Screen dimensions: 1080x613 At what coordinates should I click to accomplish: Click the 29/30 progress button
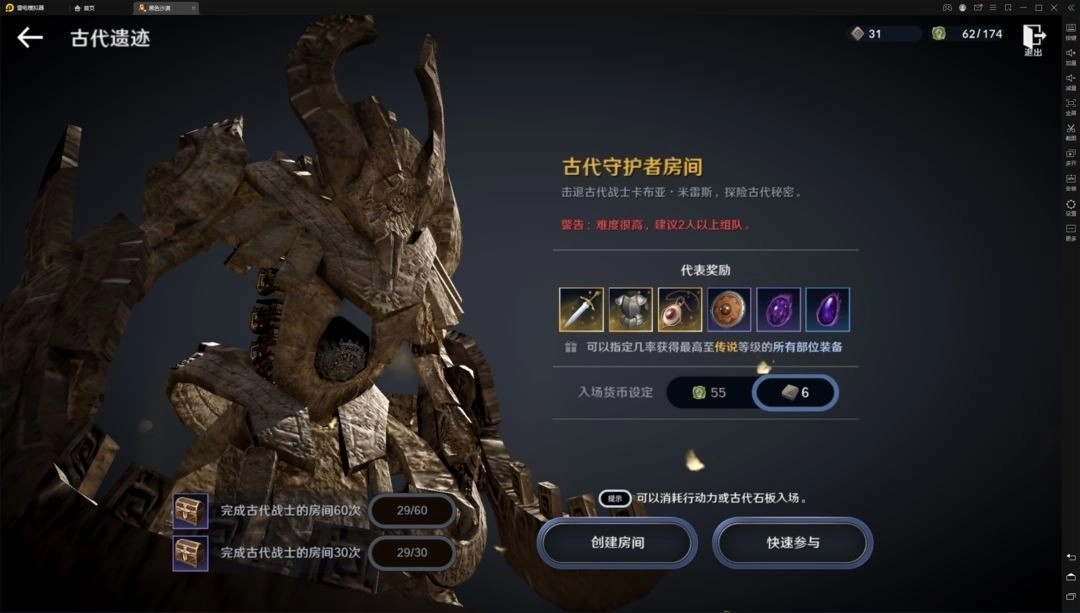pos(412,552)
